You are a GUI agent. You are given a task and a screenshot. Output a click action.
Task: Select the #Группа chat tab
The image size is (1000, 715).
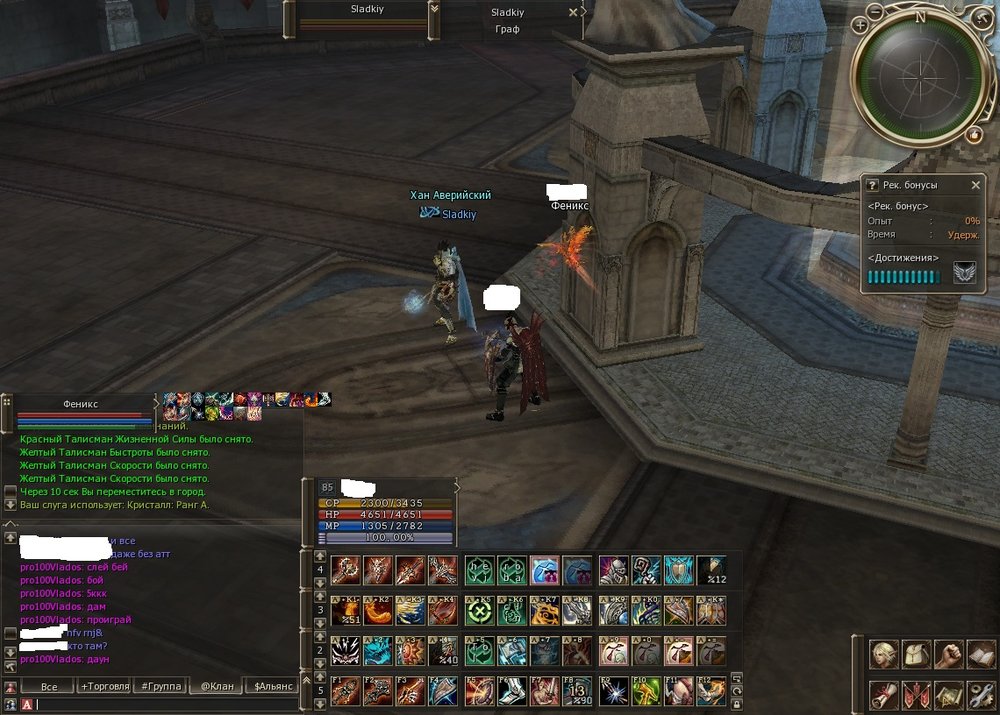(161, 687)
